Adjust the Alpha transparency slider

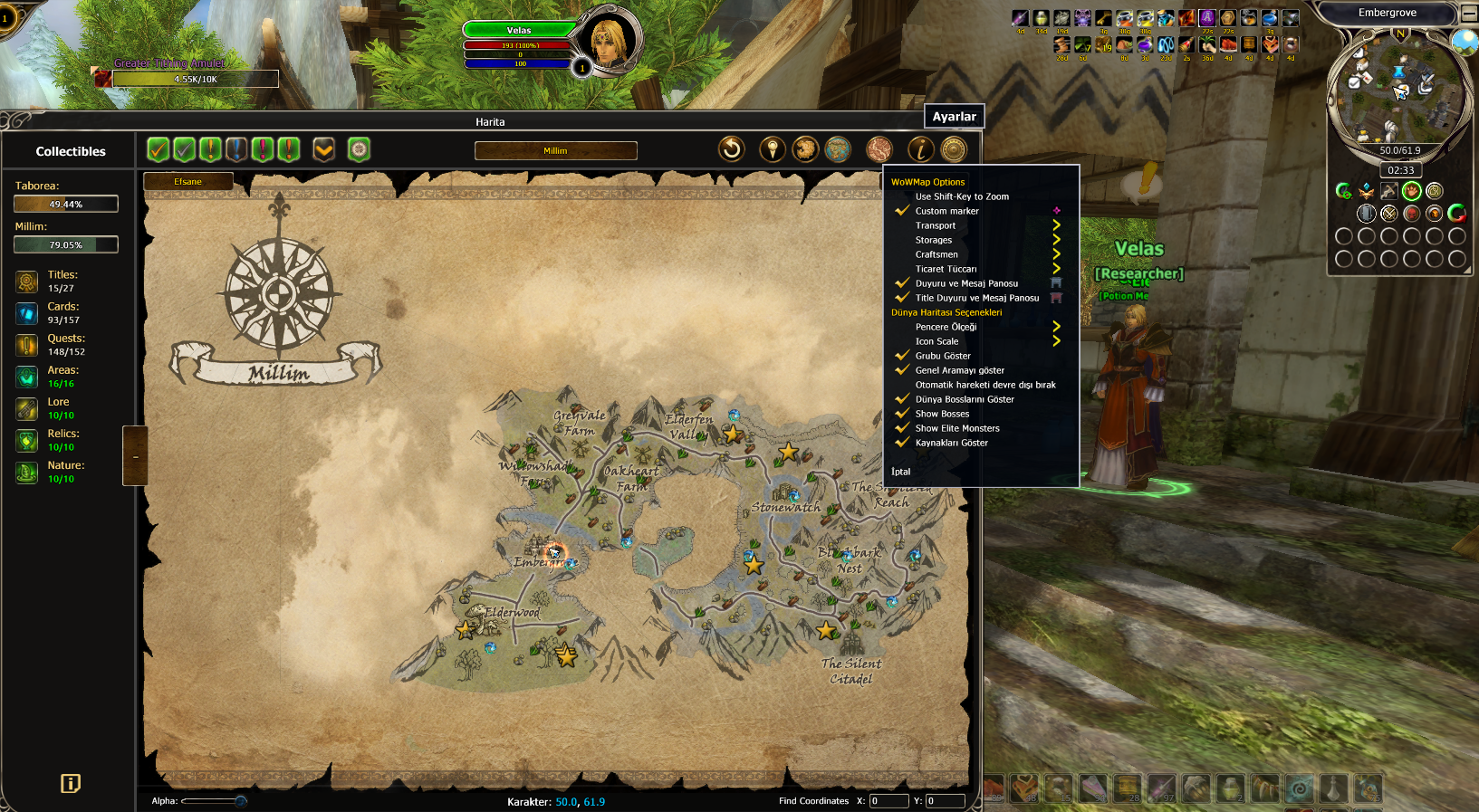(240, 801)
